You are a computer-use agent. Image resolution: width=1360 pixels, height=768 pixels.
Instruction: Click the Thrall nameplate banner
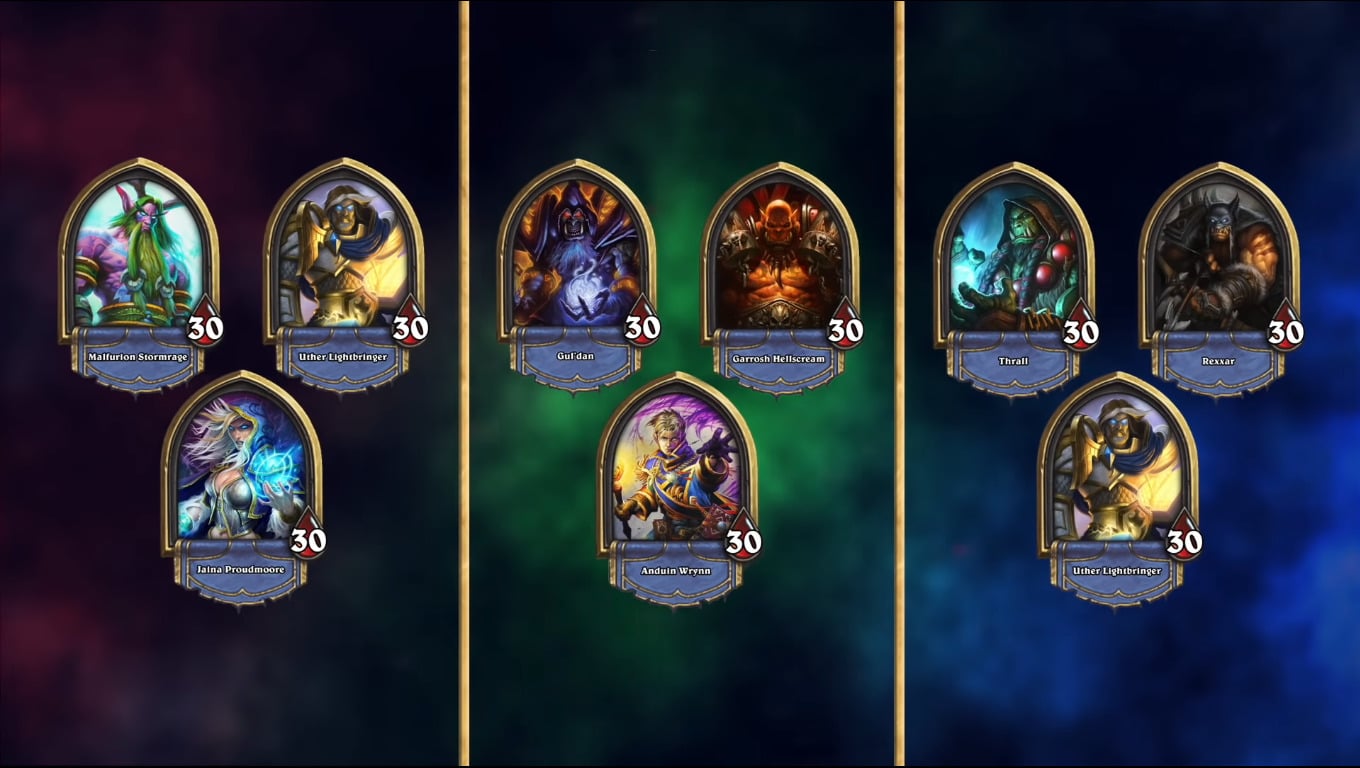pyautogui.click(x=1011, y=358)
